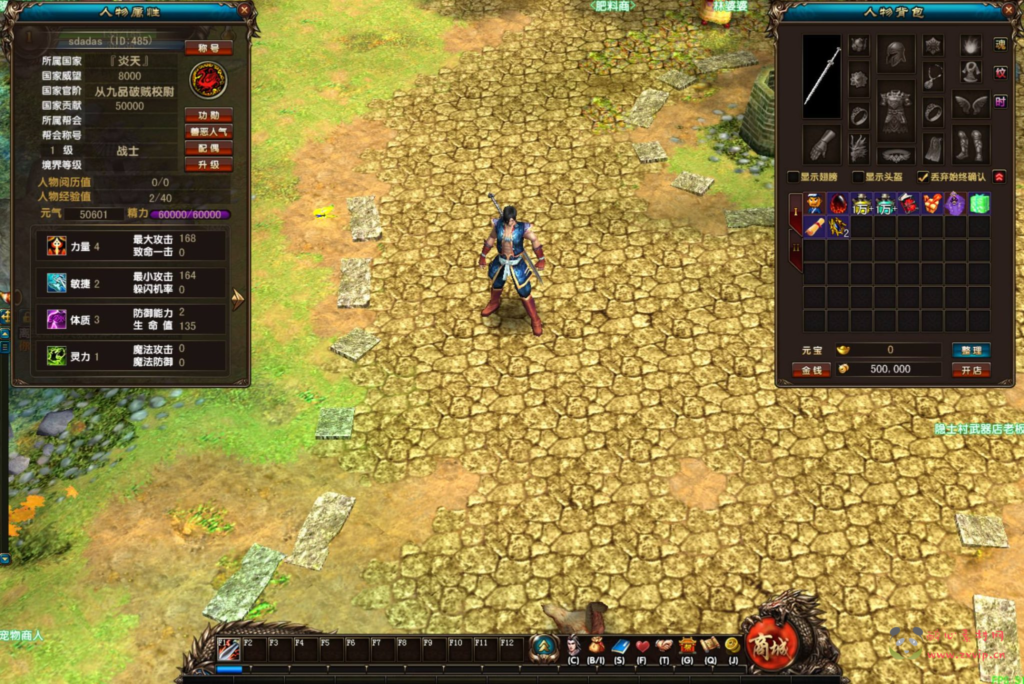Viewport: 1024px width, 684px height.
Task: Toggle the 显示翅膀 show wings checkbox
Action: click(x=794, y=177)
